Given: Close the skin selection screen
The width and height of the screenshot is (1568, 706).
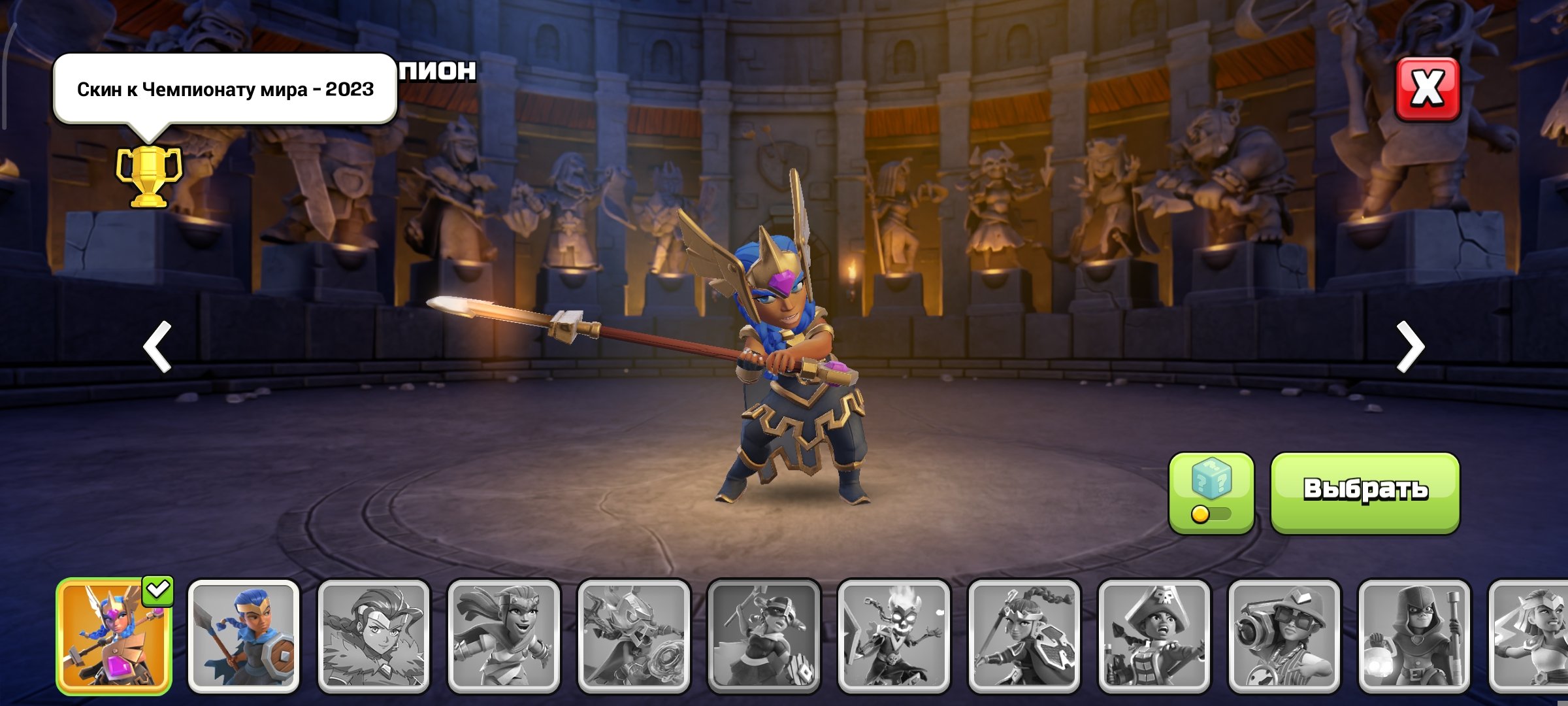Looking at the screenshot, I should pyautogui.click(x=1428, y=89).
